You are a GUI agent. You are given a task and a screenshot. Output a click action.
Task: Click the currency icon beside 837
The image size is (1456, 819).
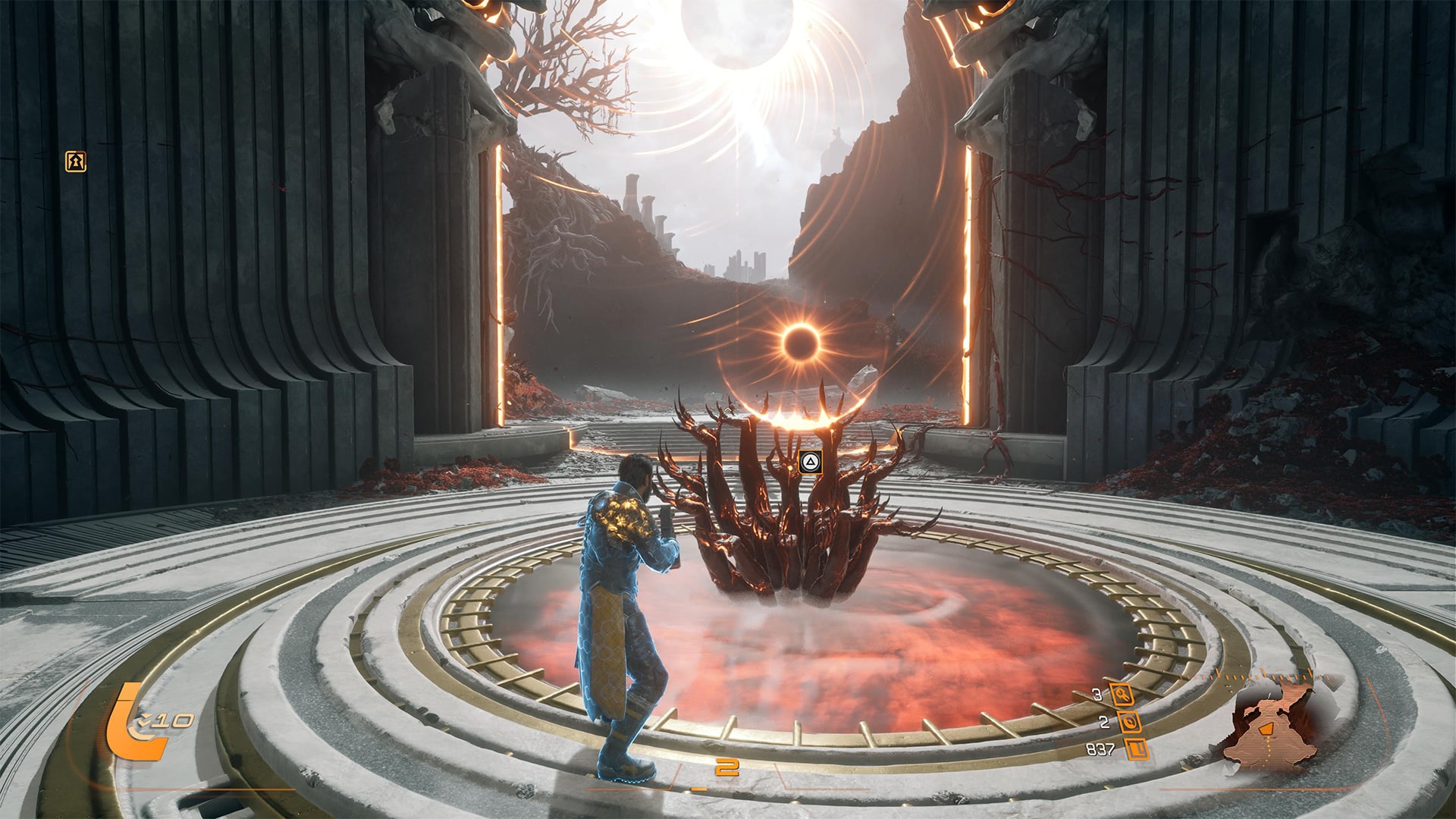1136,750
